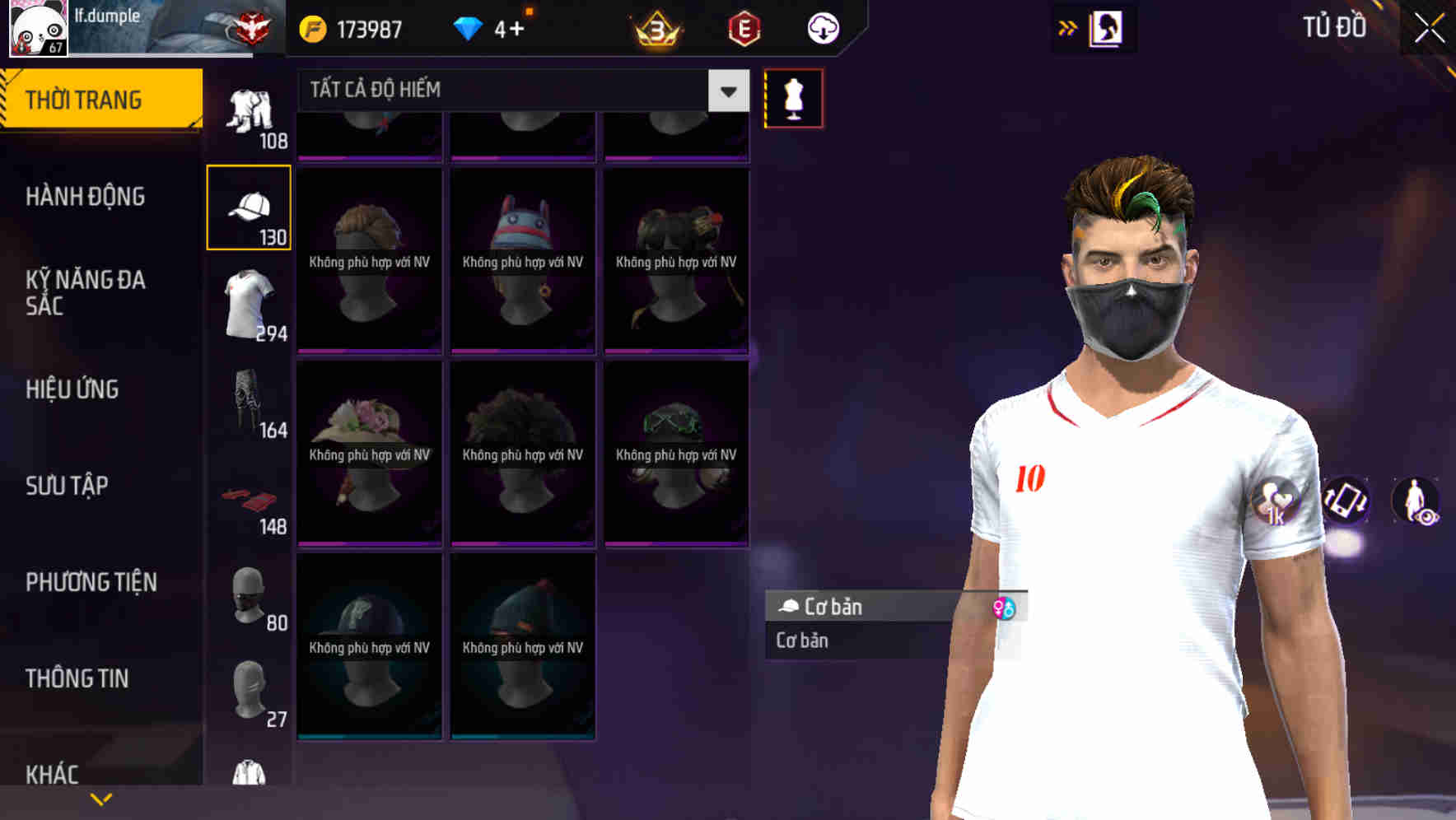
Task: Click the cloud download icon in top bar
Action: (823, 28)
